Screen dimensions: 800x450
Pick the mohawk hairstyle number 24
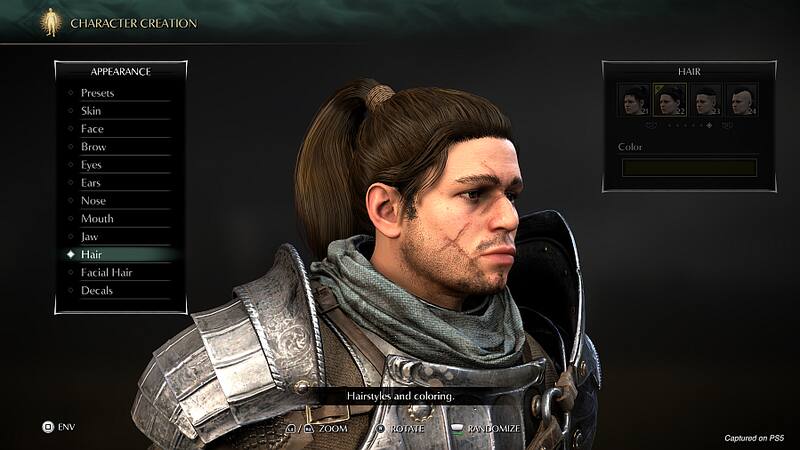pyautogui.click(x=741, y=99)
